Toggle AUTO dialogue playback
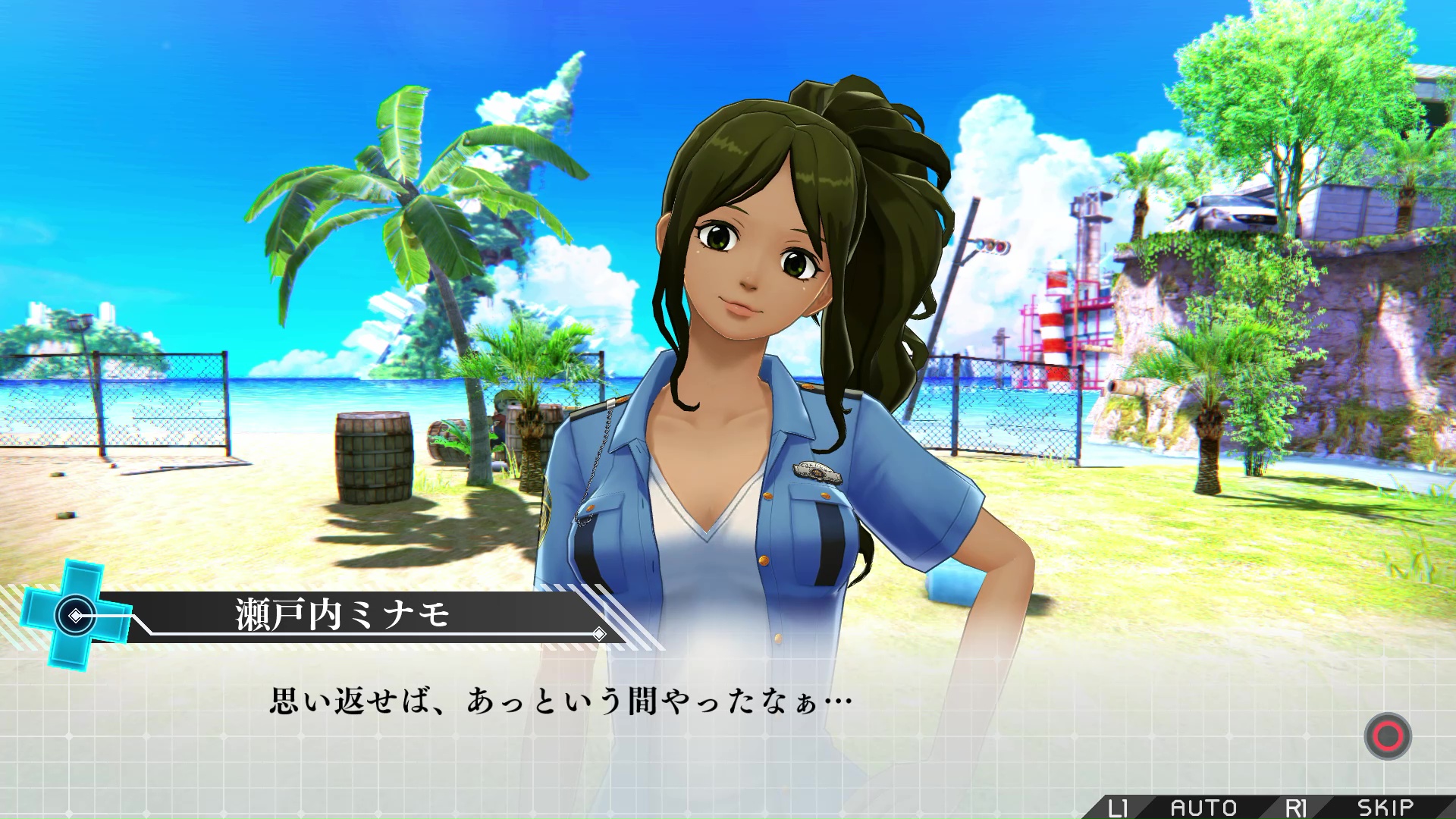Screen dimensions: 1456x819 (x=1203, y=808)
